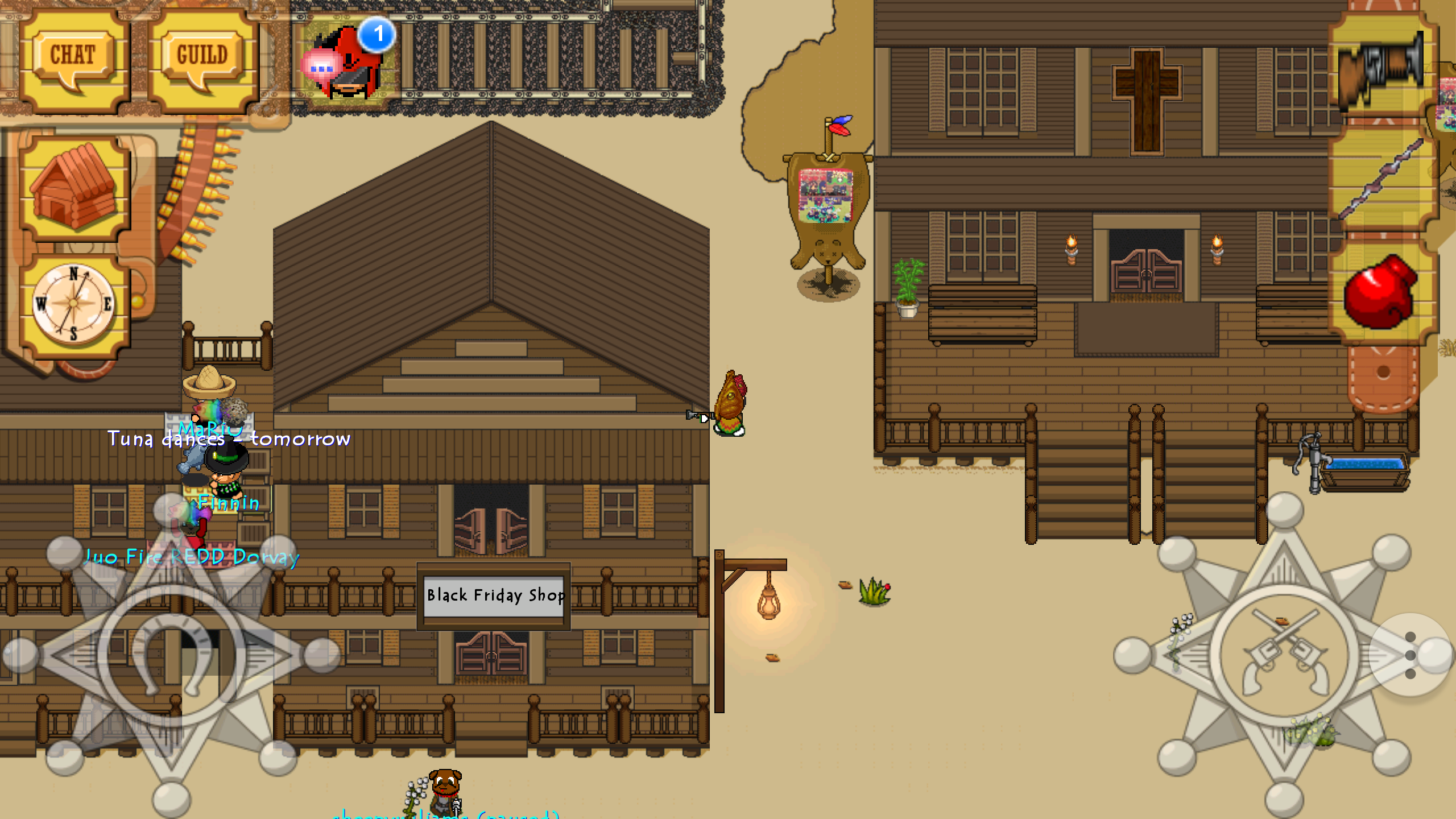This screenshot has height=819, width=1456.
Task: Select the barbed whip item slot
Action: pyautogui.click(x=1381, y=179)
